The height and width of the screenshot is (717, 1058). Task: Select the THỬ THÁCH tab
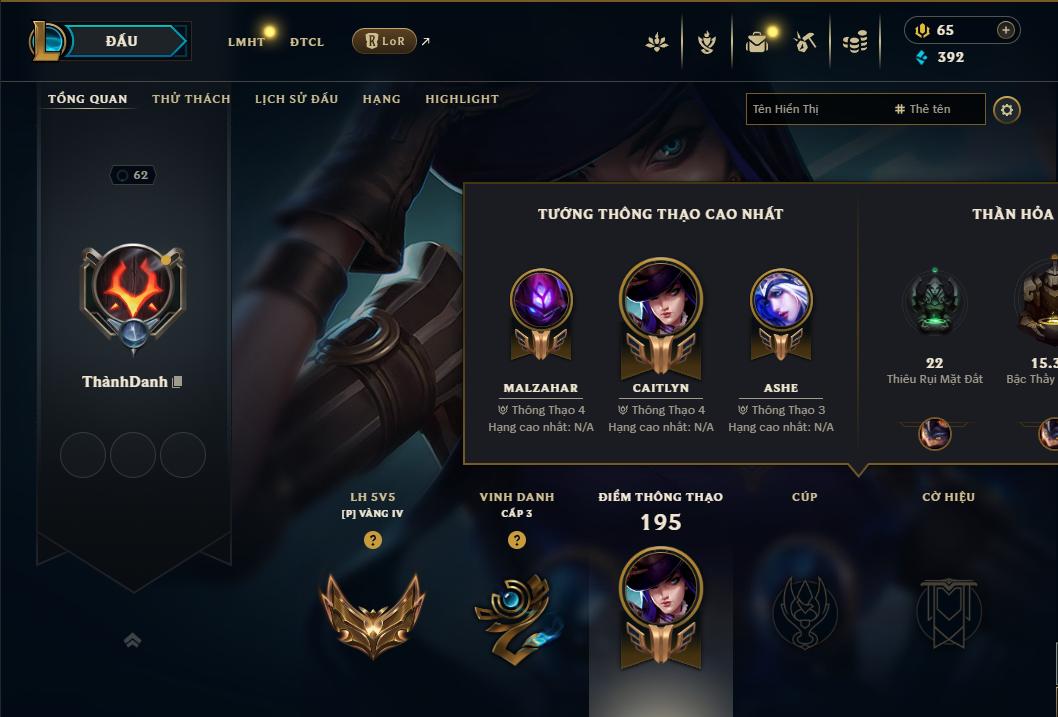click(x=191, y=99)
